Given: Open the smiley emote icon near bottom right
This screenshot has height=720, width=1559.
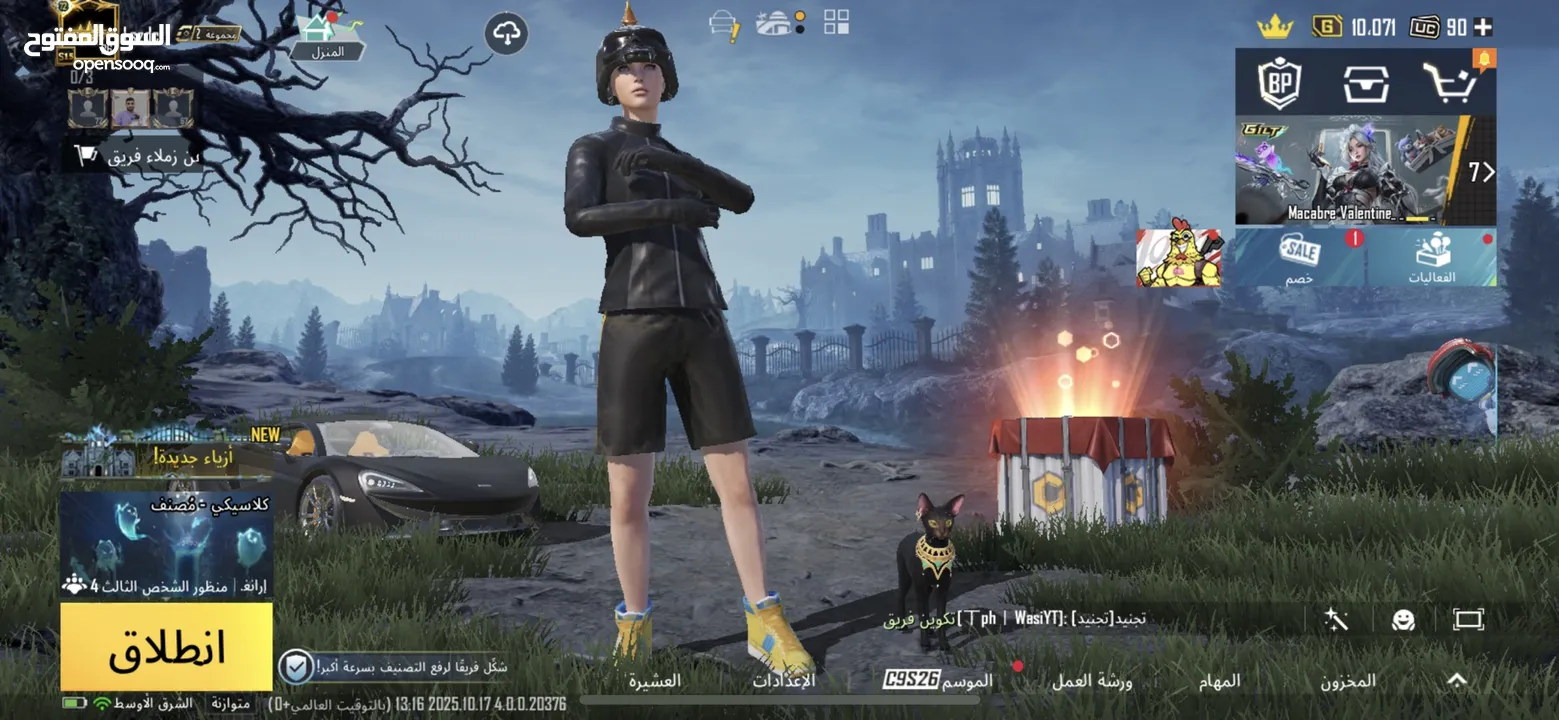Looking at the screenshot, I should [x=1403, y=618].
